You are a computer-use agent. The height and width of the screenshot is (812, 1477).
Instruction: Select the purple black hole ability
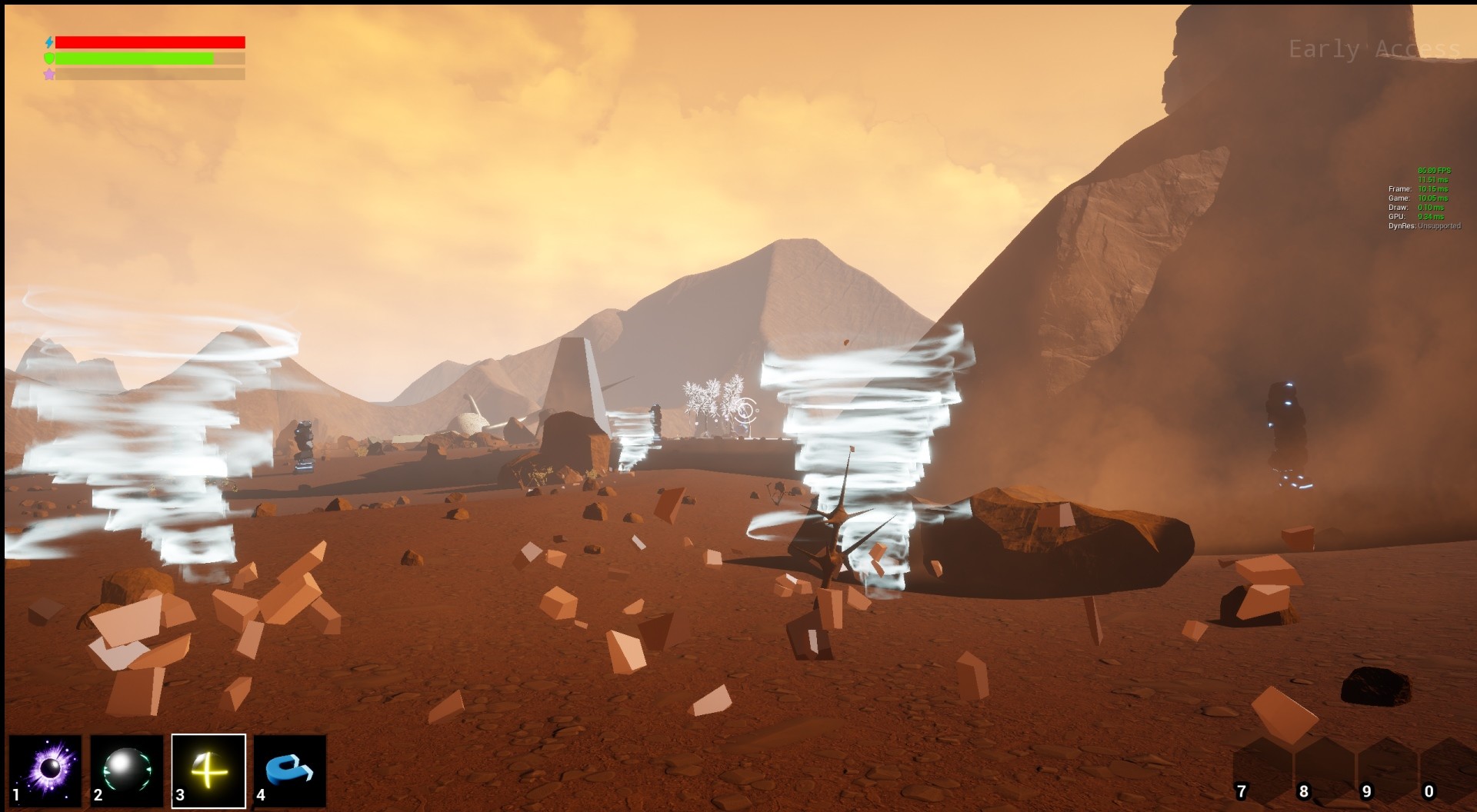point(46,770)
